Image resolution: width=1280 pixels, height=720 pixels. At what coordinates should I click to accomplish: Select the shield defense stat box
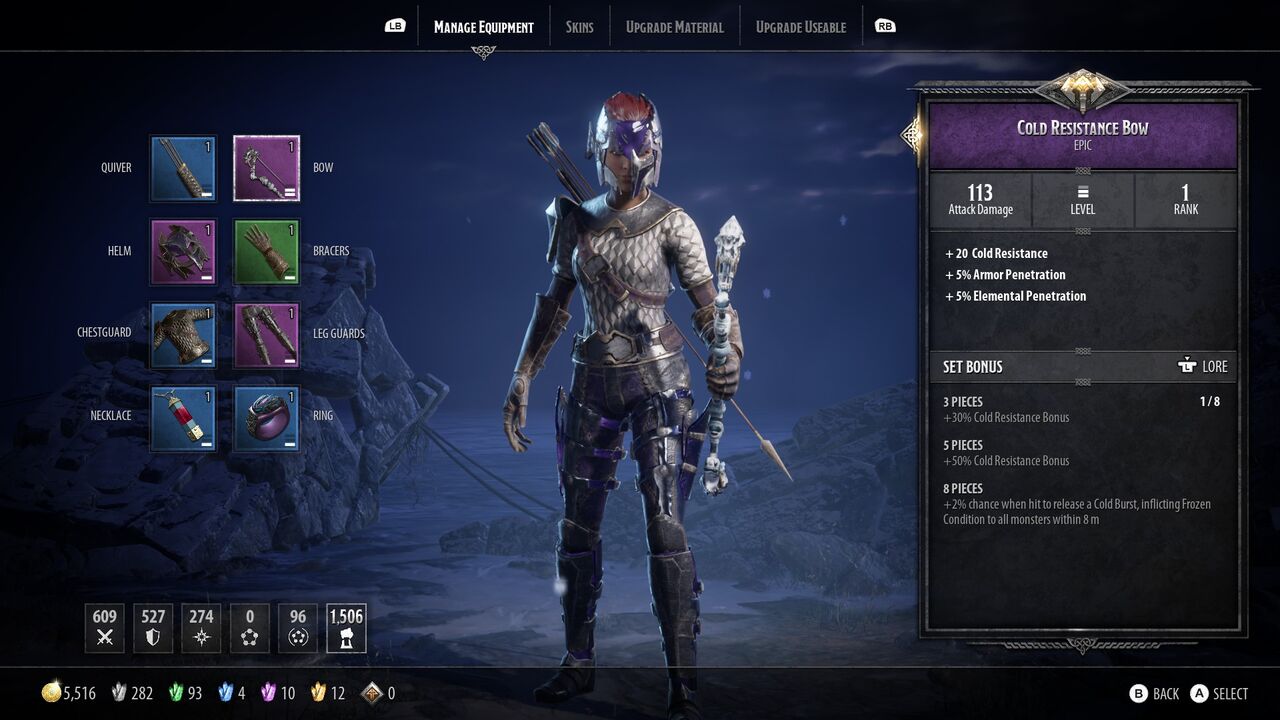[x=153, y=628]
